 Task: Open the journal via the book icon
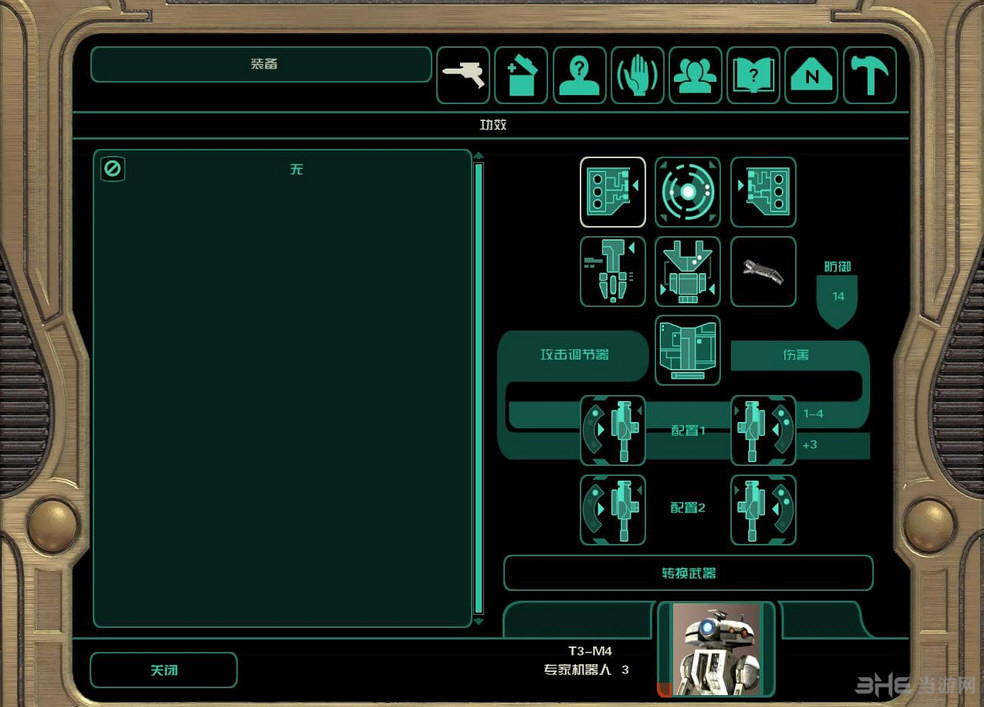(753, 76)
